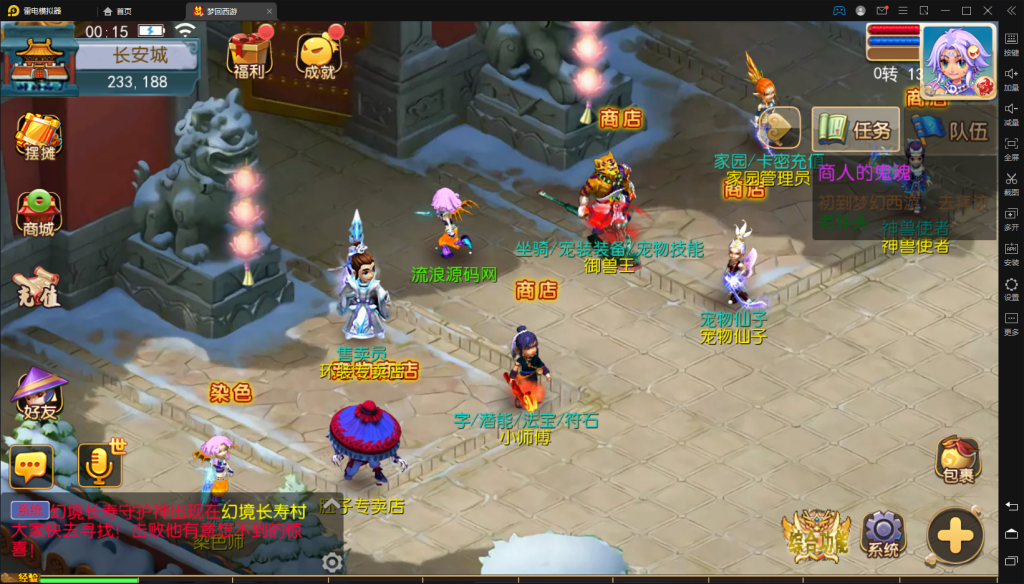Open the player avatar portrait
Screen dimensions: 1024x584
coord(957,60)
